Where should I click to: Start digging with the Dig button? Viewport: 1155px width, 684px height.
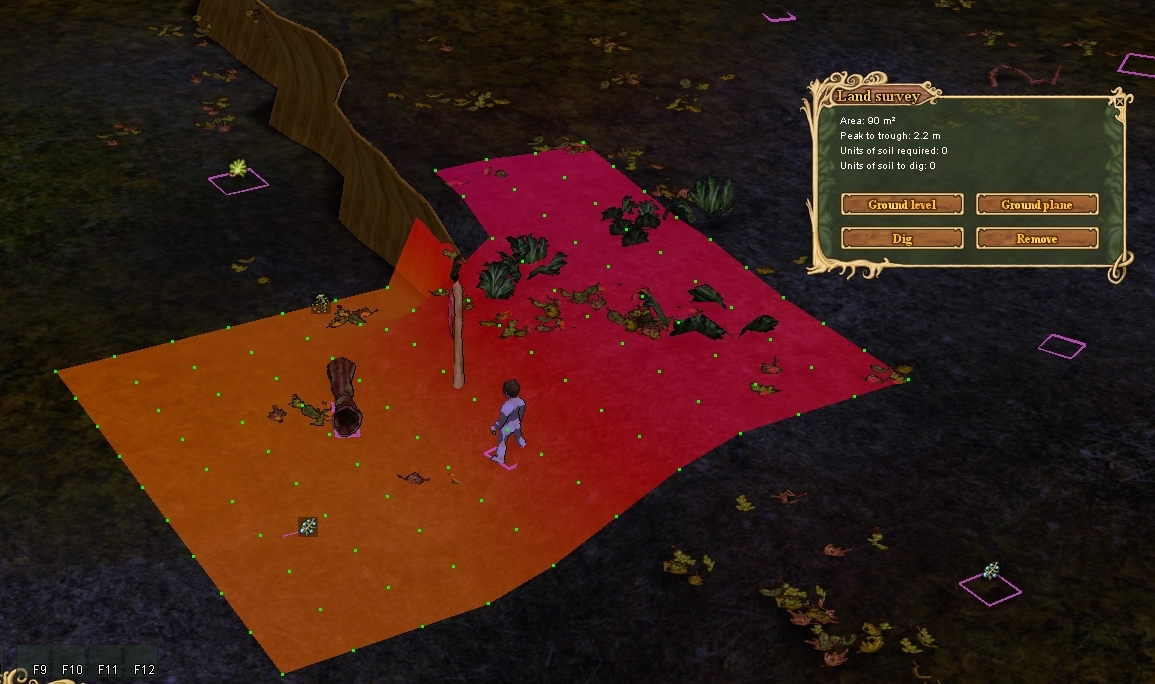click(902, 239)
